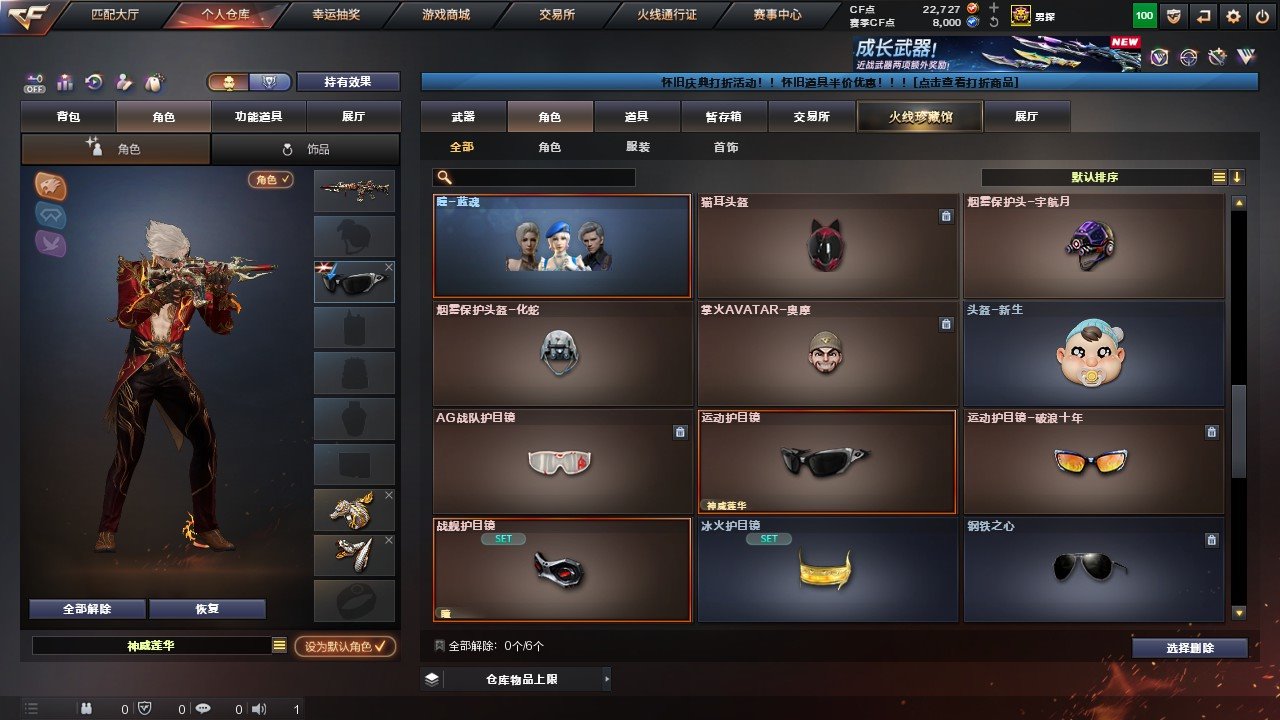Open the 火线通行证 pass page

pyautogui.click(x=667, y=15)
